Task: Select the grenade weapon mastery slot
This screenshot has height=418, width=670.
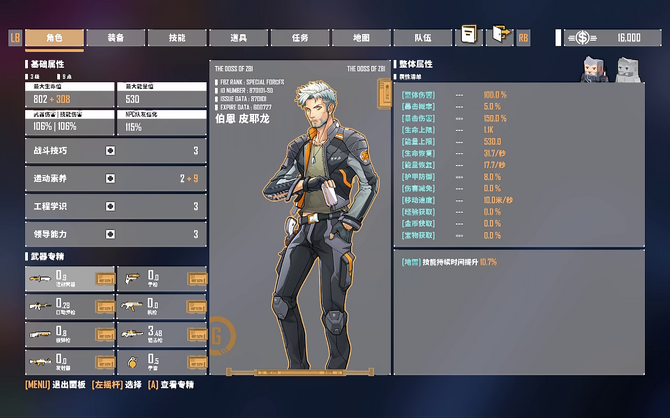Action: point(162,361)
